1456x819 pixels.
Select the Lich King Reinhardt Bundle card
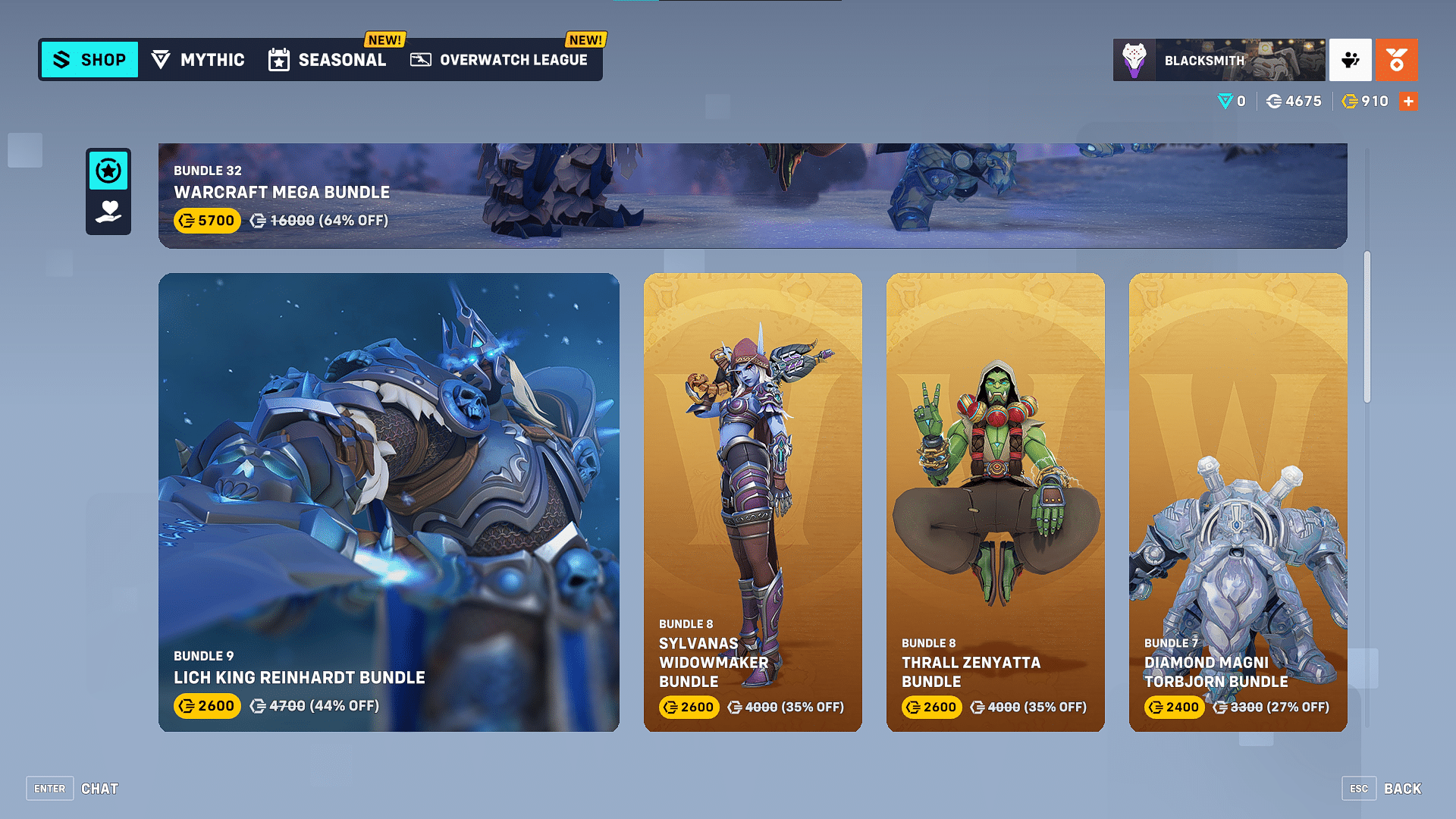[389, 502]
